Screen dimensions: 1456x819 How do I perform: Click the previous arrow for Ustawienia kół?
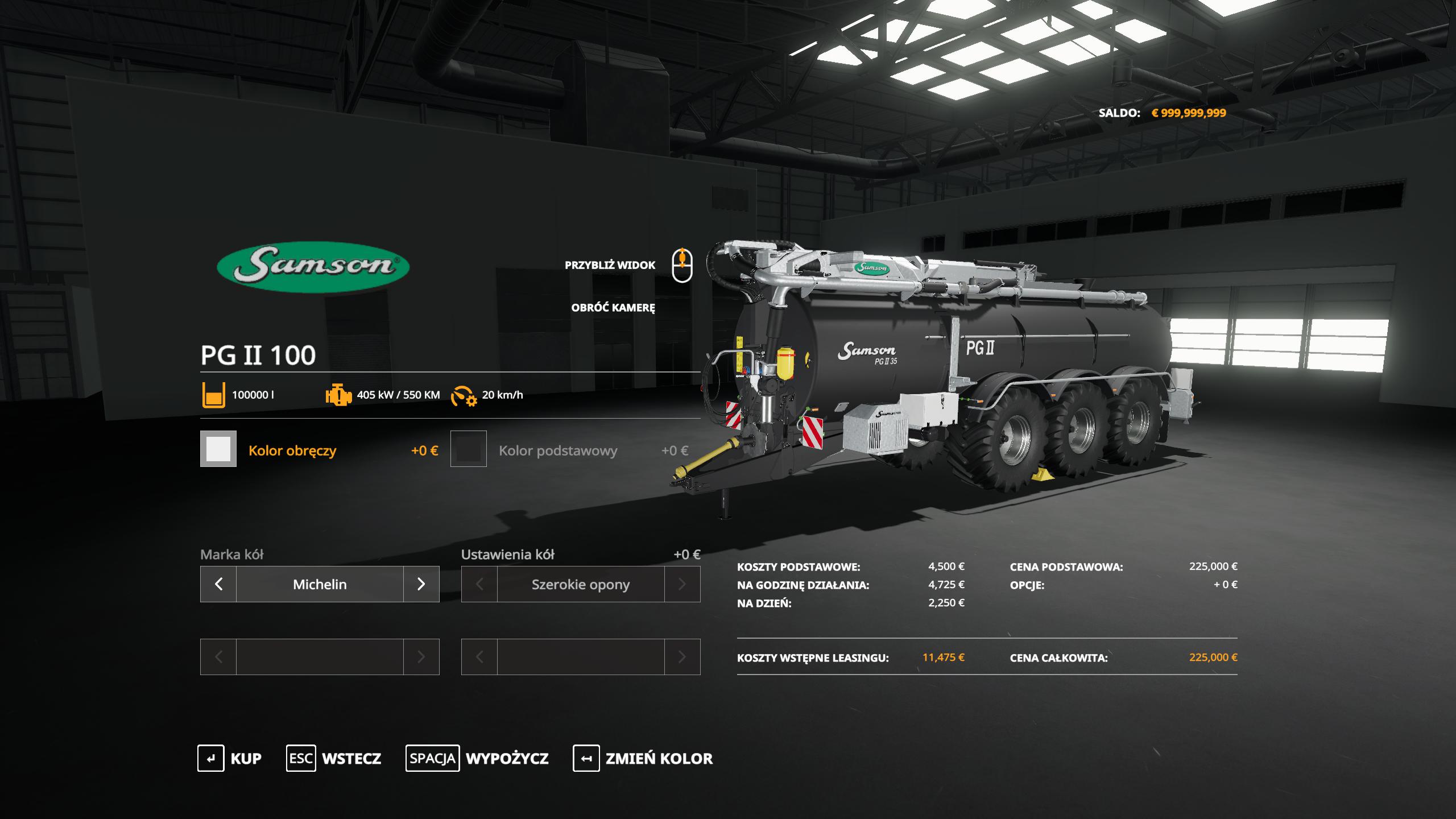pos(479,584)
